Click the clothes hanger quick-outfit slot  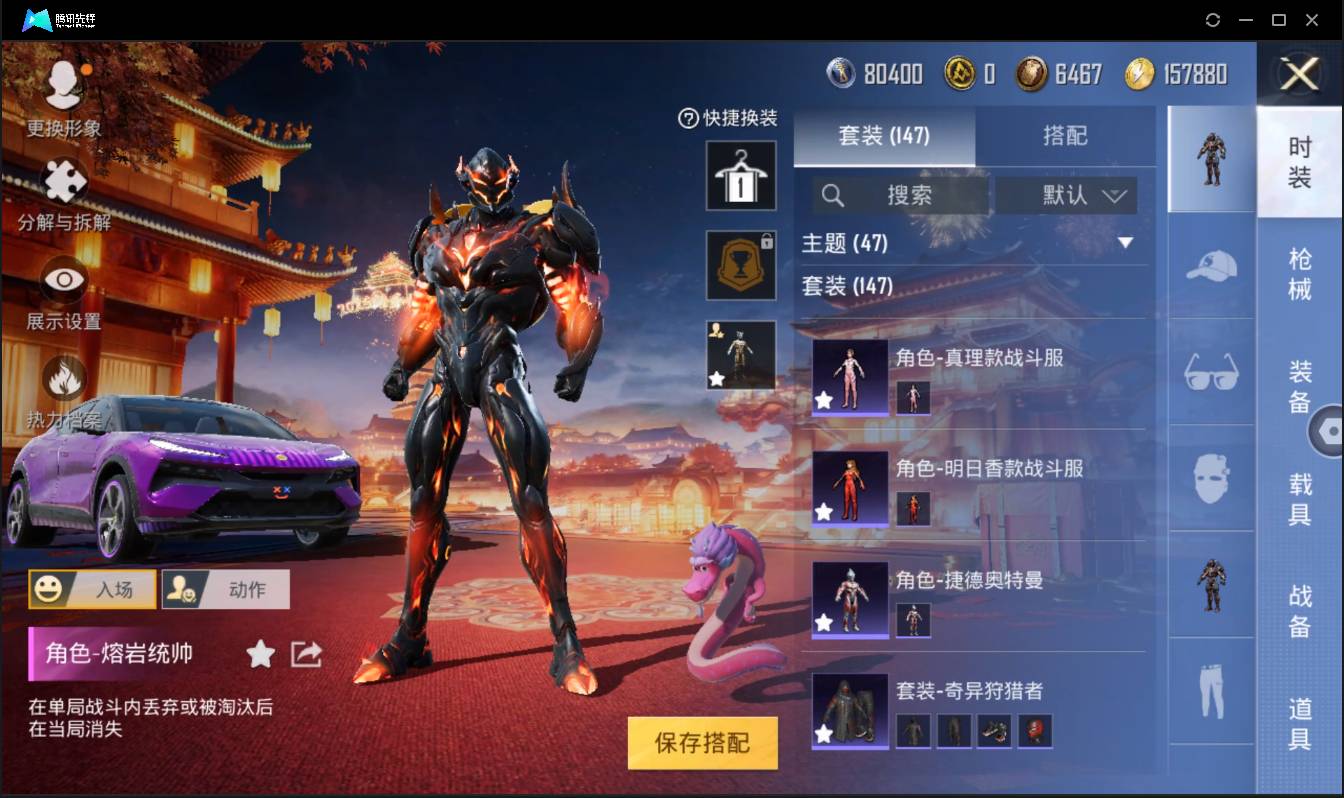[x=740, y=177]
